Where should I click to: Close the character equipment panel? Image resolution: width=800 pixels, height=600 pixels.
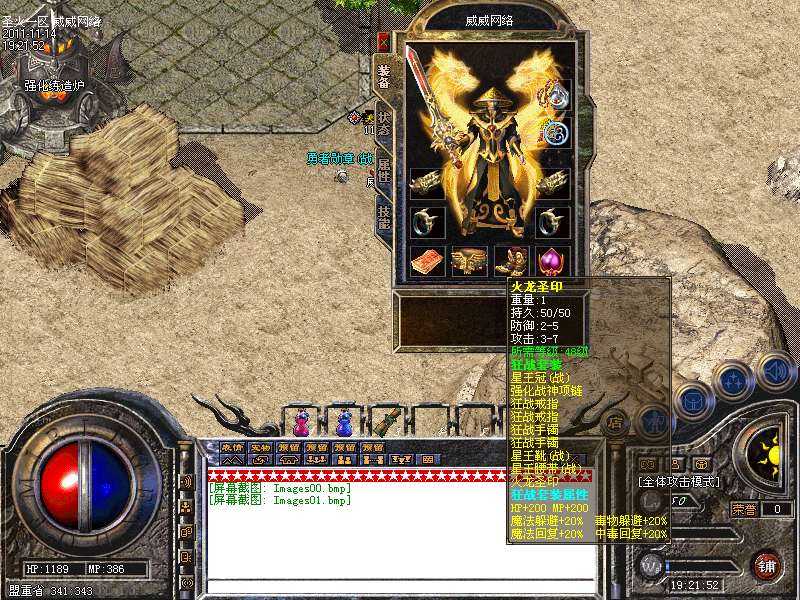(x=383, y=42)
